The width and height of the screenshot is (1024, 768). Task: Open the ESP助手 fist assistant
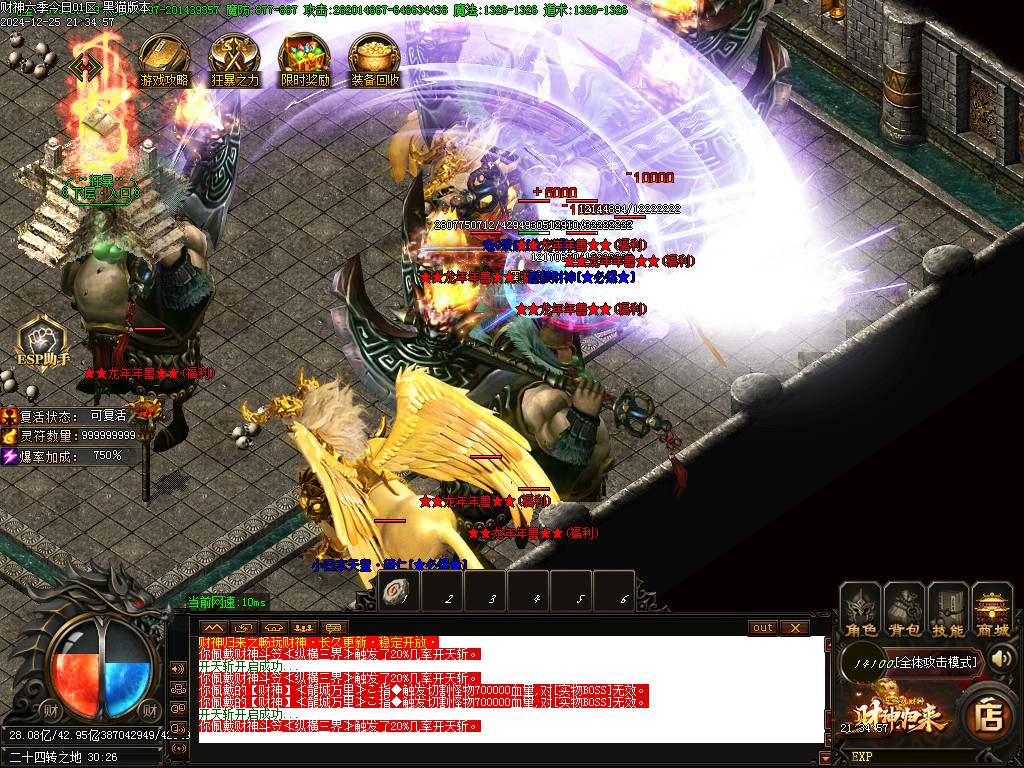coord(43,340)
